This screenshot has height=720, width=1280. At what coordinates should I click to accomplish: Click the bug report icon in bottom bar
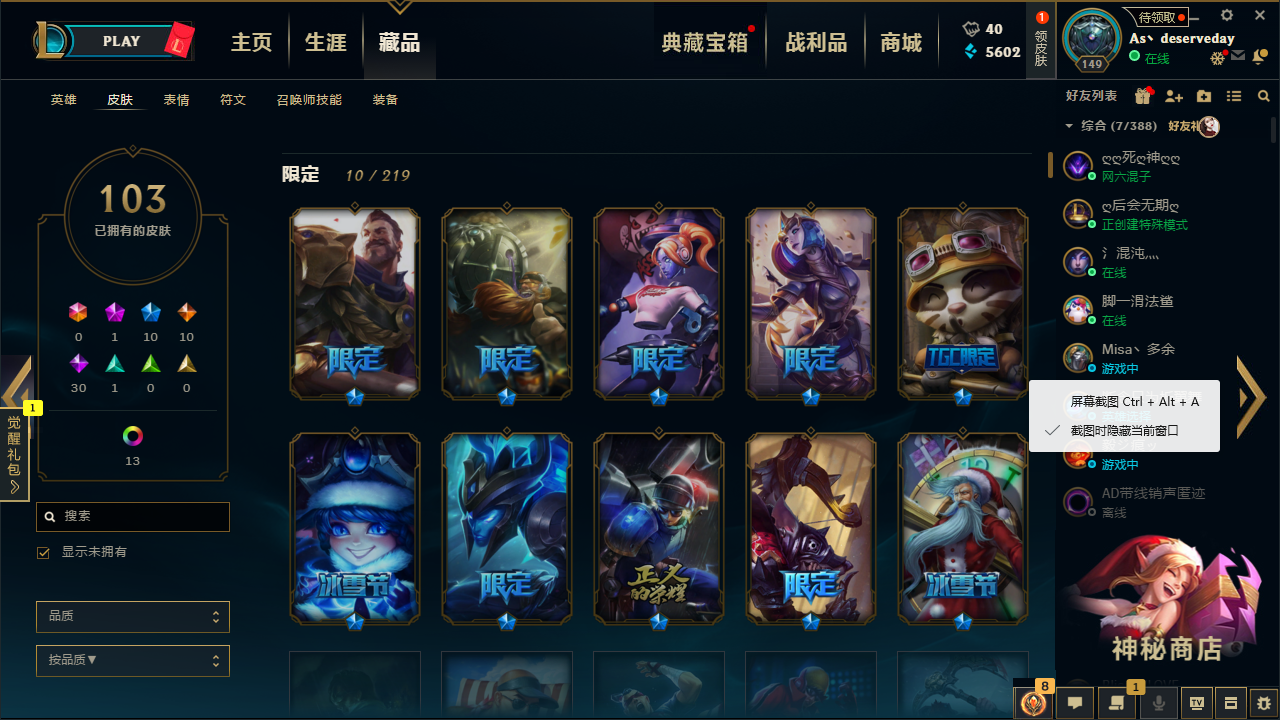pos(1262,704)
